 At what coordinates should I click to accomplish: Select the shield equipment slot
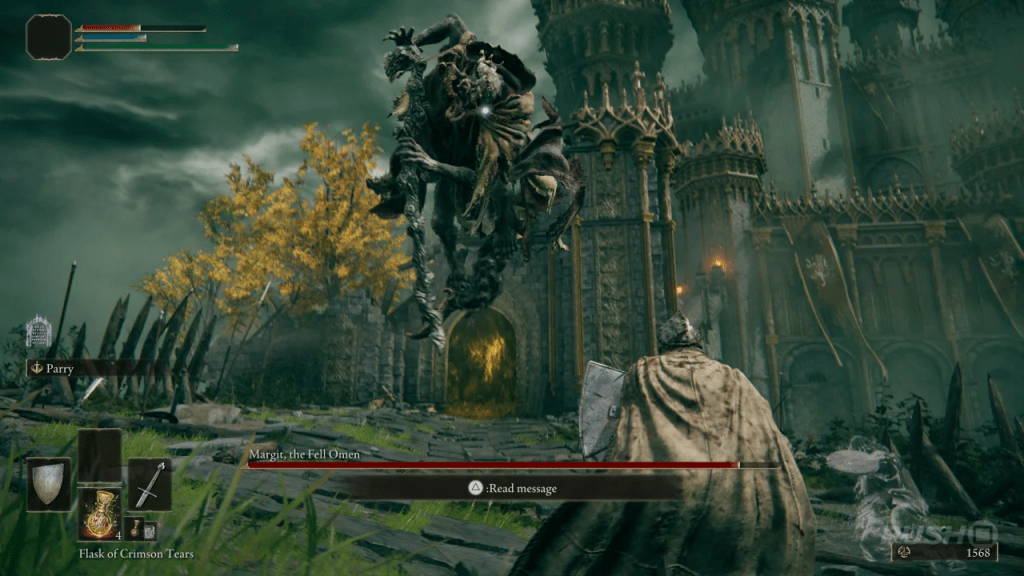click(48, 484)
